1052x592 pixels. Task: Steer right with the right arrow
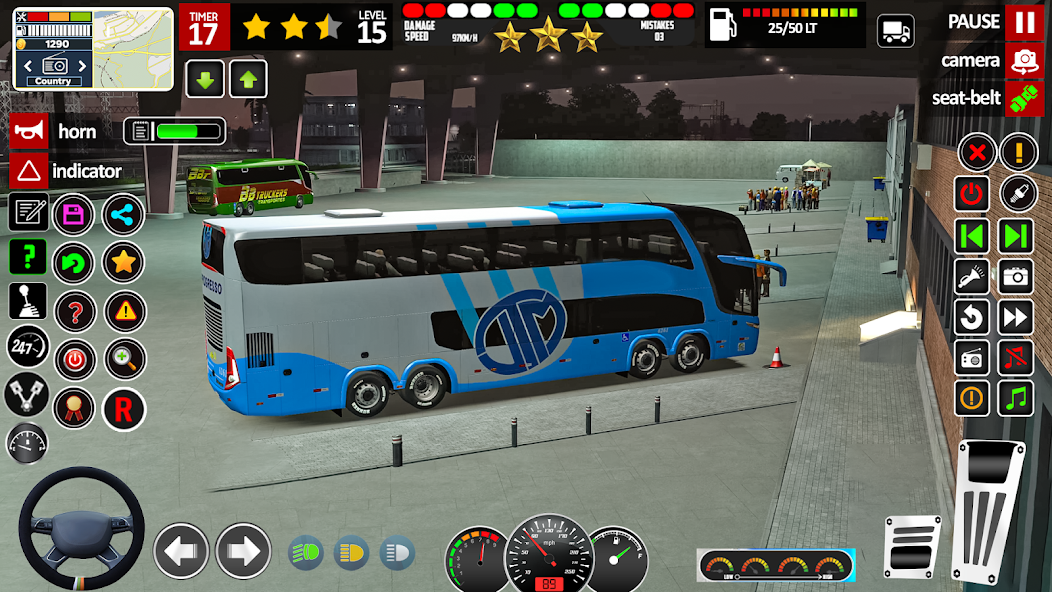tap(243, 551)
